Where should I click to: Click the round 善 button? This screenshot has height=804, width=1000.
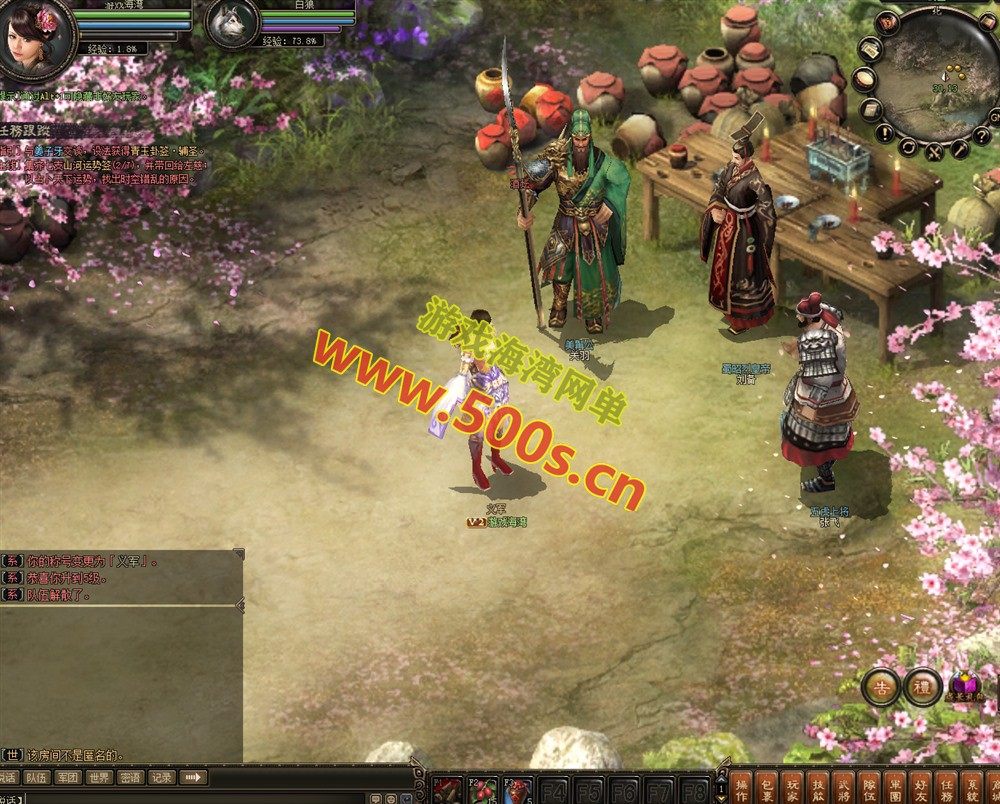[x=882, y=686]
